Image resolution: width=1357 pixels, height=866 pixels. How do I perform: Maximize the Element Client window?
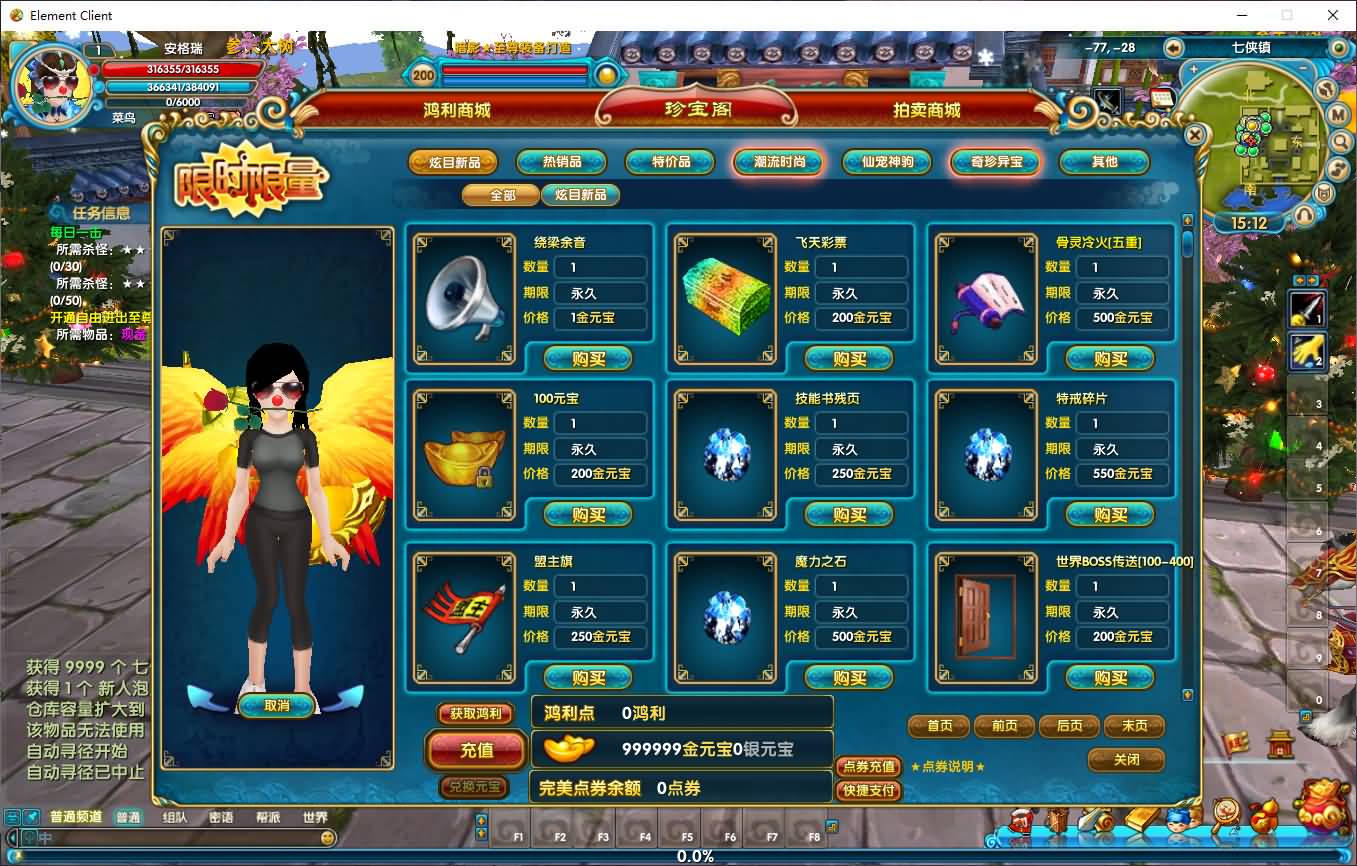(1287, 15)
